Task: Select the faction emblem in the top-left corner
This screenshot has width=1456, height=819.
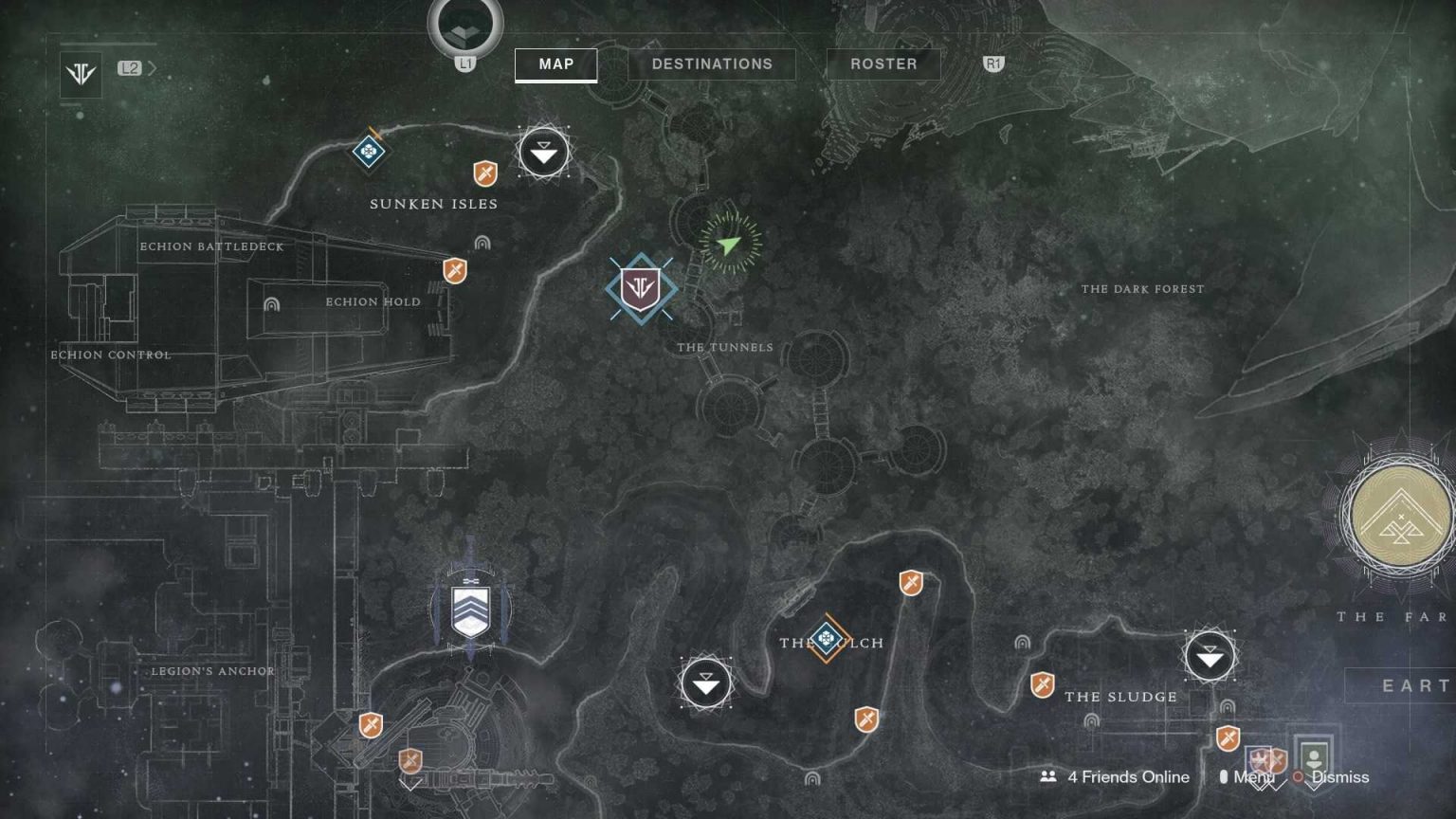Action: pyautogui.click(x=80, y=75)
